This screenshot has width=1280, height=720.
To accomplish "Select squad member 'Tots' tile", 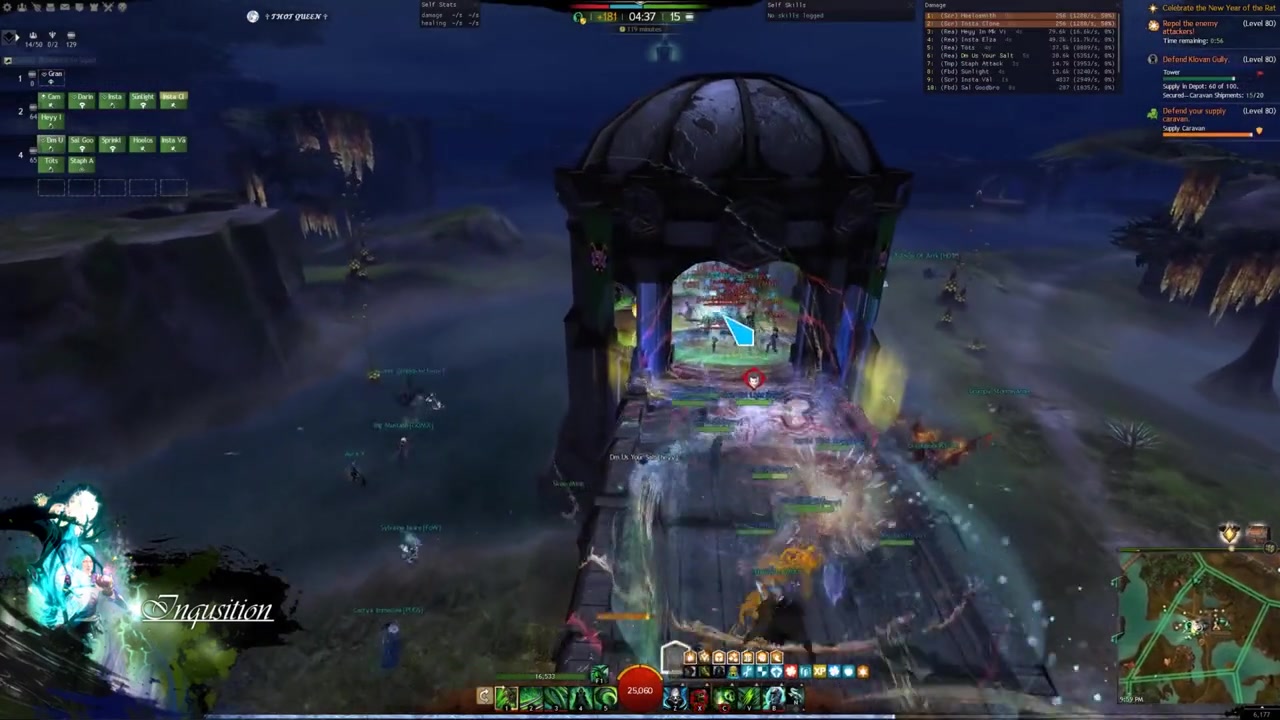I will [x=52, y=164].
